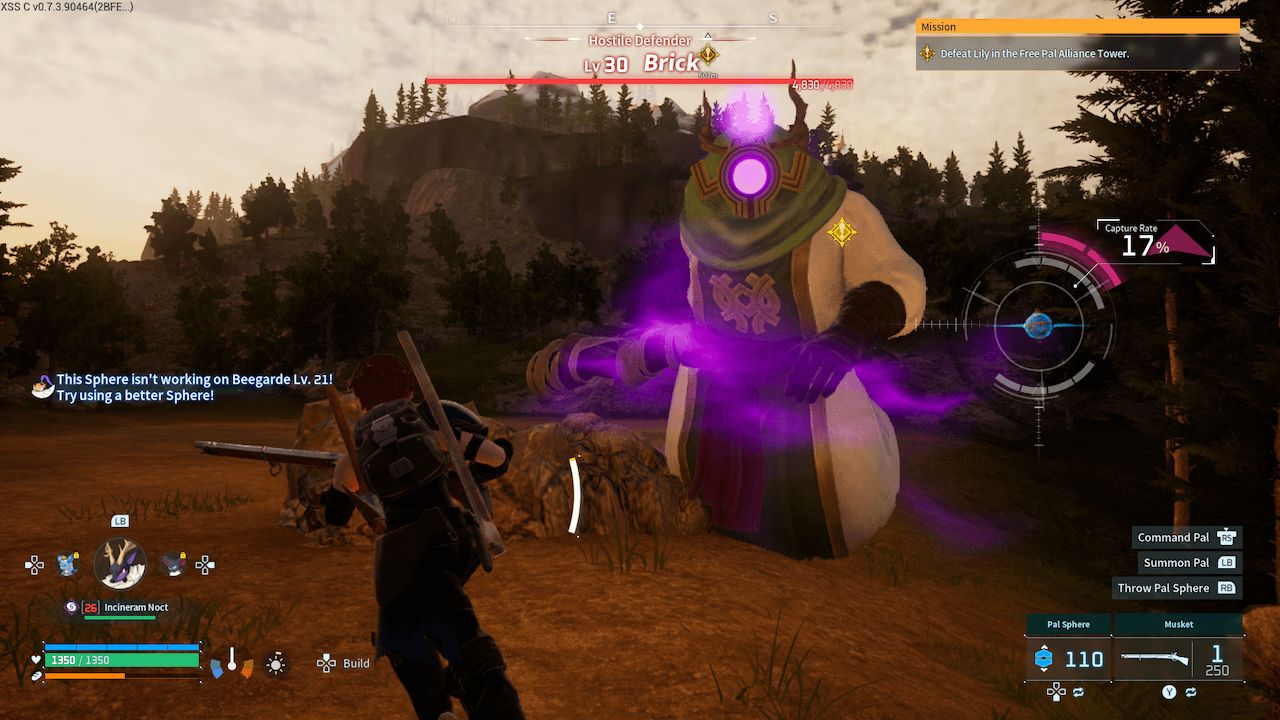Select the Pal Sphere slot

point(1068,658)
